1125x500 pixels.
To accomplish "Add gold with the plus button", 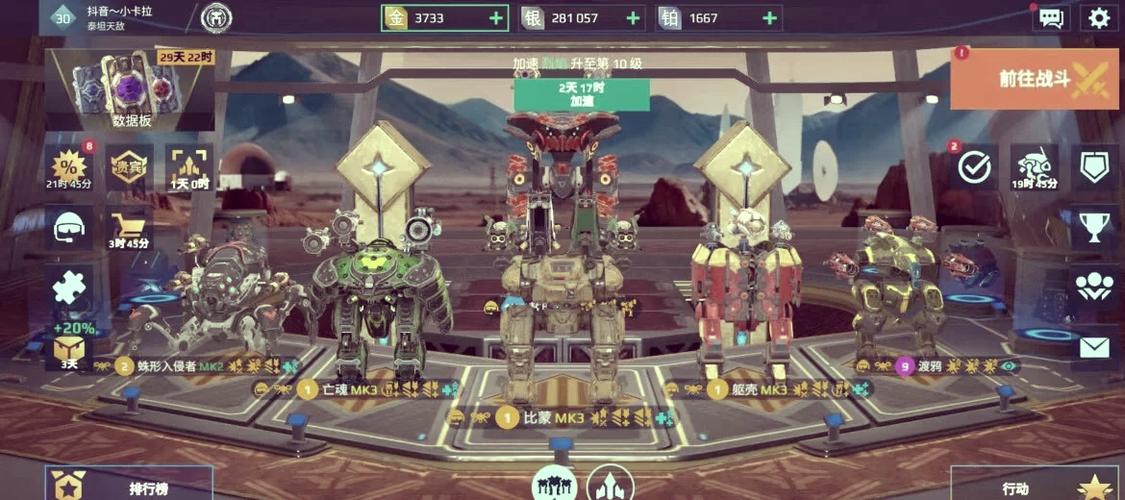I will point(496,18).
